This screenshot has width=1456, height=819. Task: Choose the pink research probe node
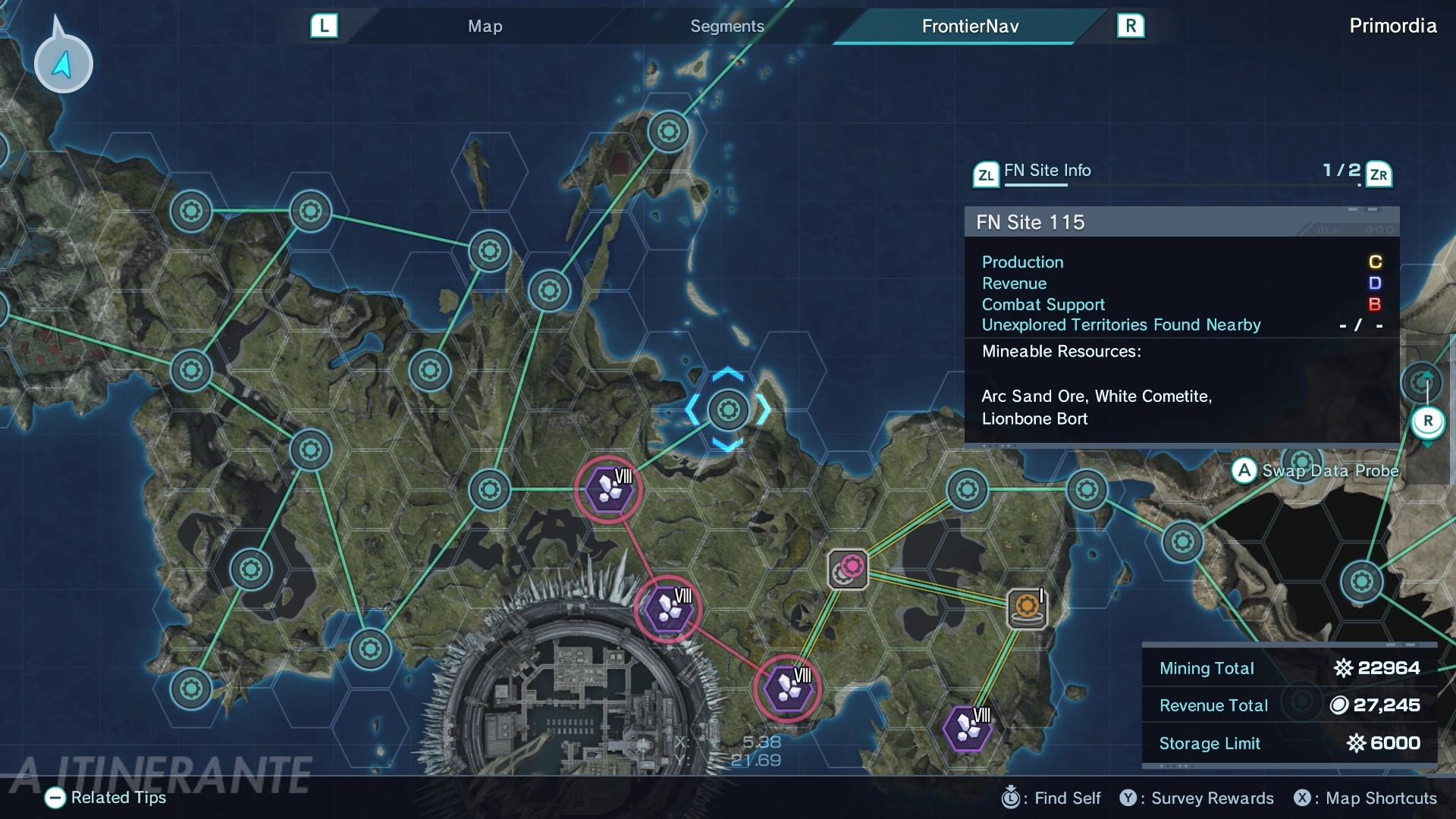click(849, 569)
